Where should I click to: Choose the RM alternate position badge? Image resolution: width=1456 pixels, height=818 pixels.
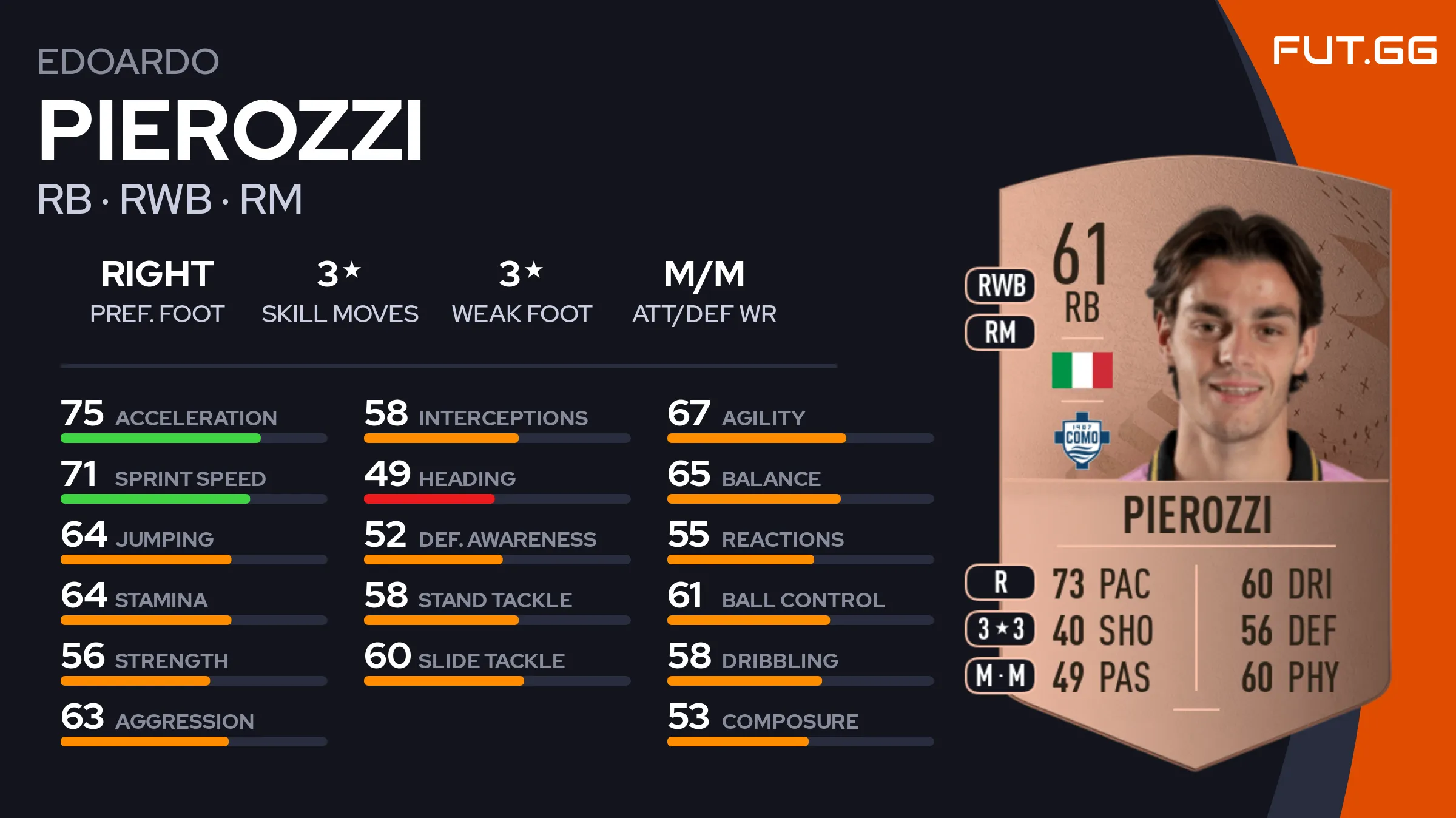tap(1000, 333)
